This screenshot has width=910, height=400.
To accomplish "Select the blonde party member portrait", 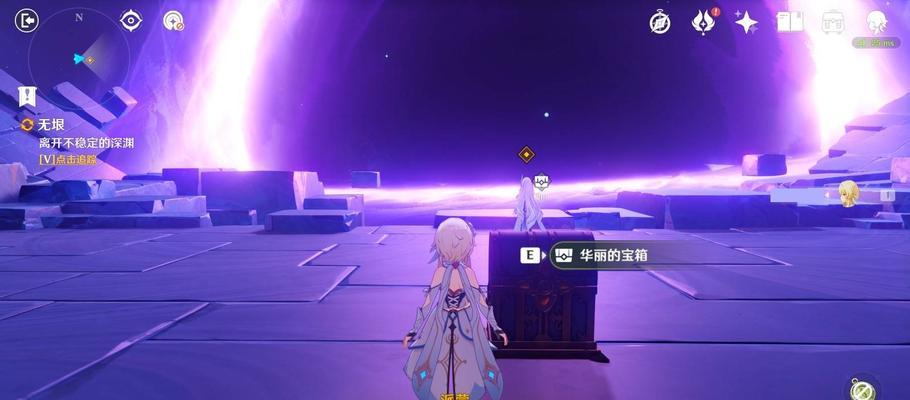I will [x=850, y=193].
